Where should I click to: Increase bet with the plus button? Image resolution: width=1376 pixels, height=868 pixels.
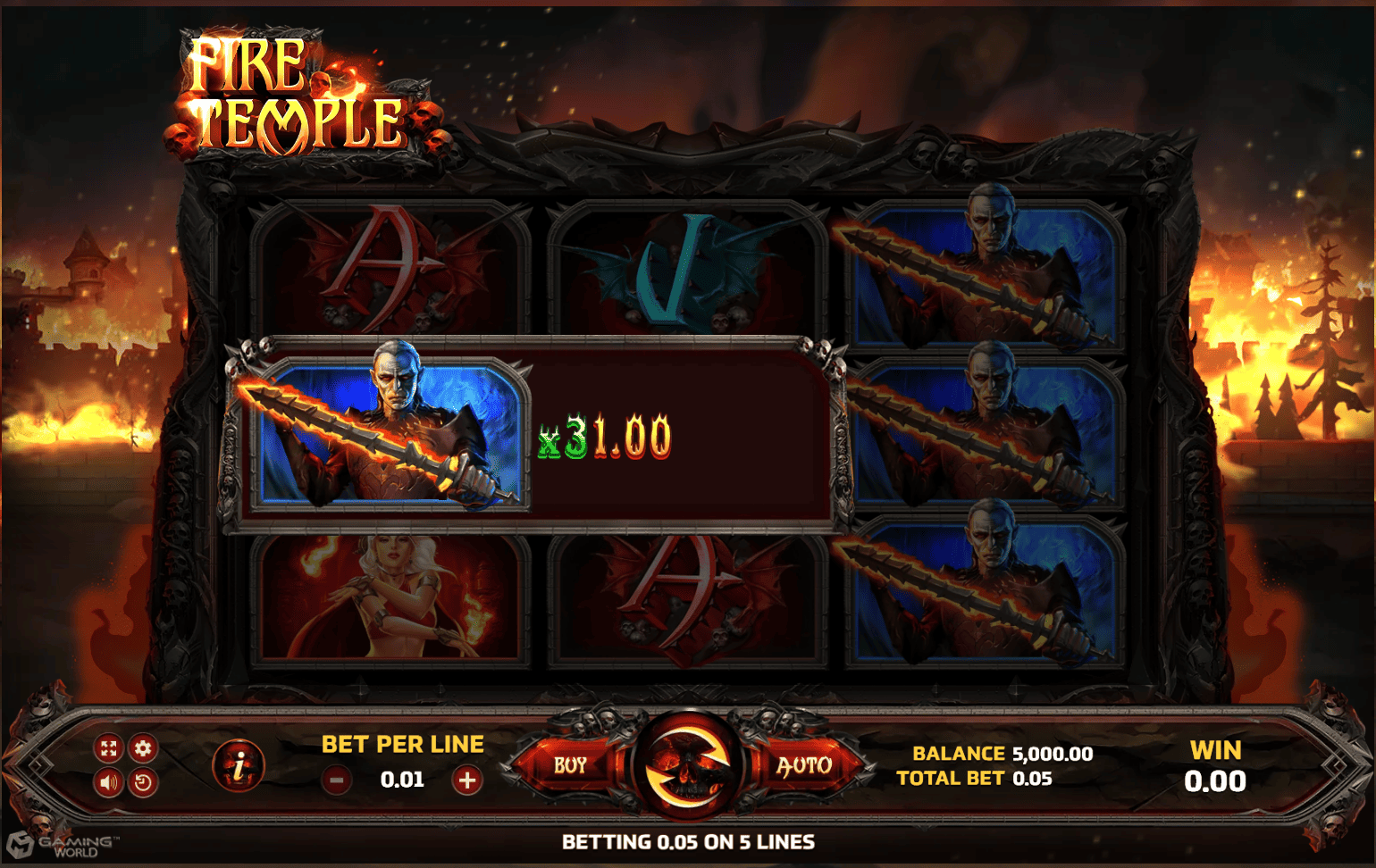[x=466, y=778]
